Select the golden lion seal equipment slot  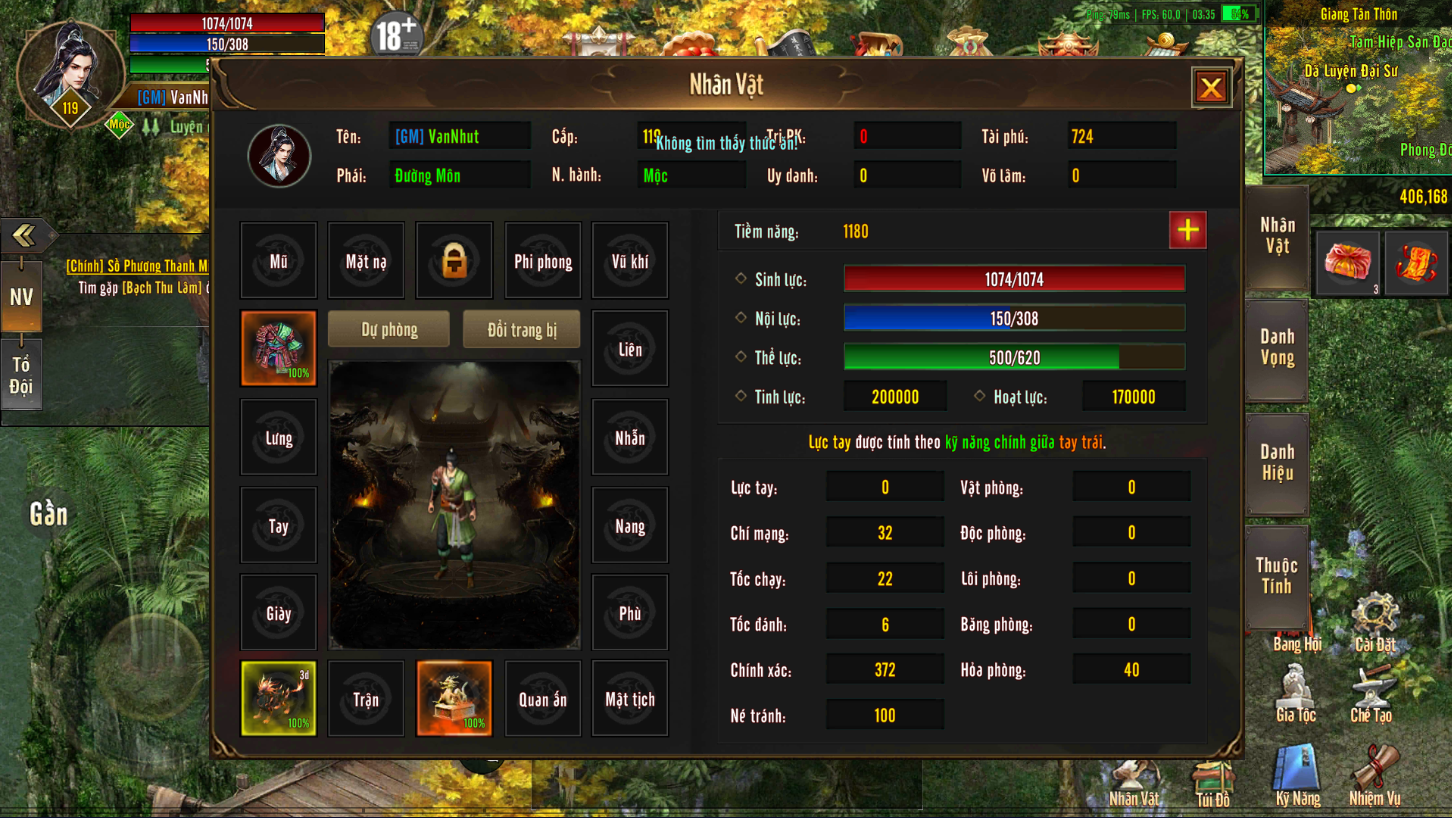tap(454, 698)
